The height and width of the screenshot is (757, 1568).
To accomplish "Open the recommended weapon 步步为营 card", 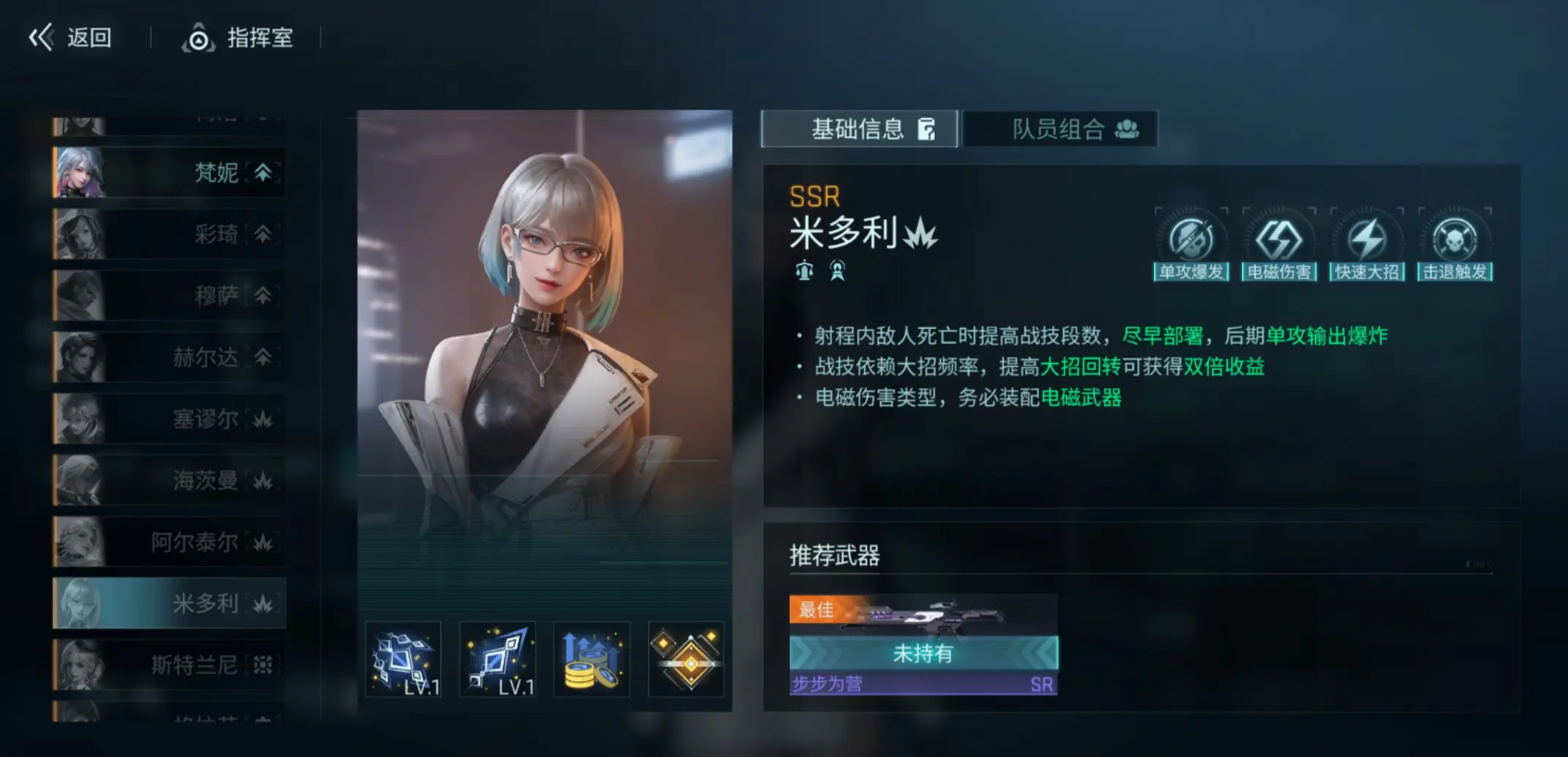I will coord(922,645).
